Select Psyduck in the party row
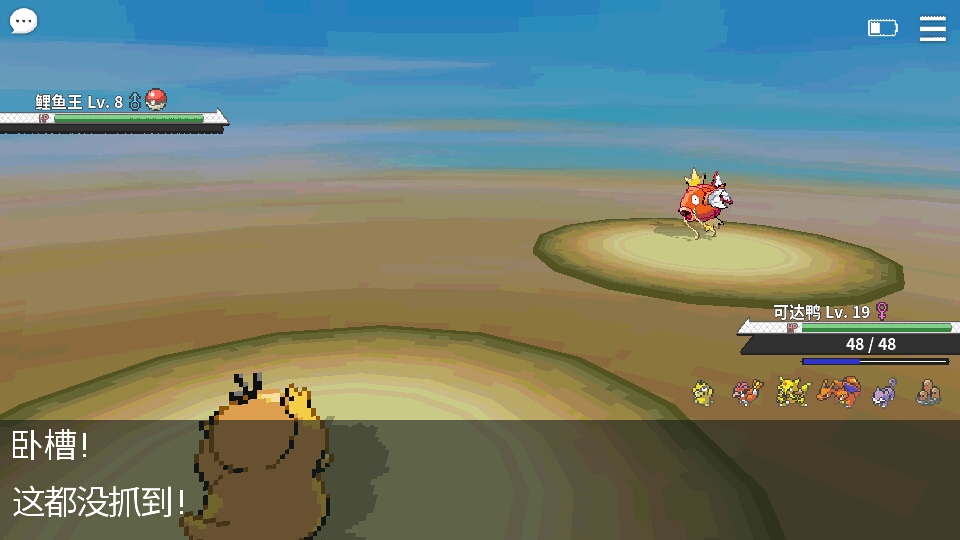Image resolution: width=960 pixels, height=540 pixels. [x=704, y=393]
